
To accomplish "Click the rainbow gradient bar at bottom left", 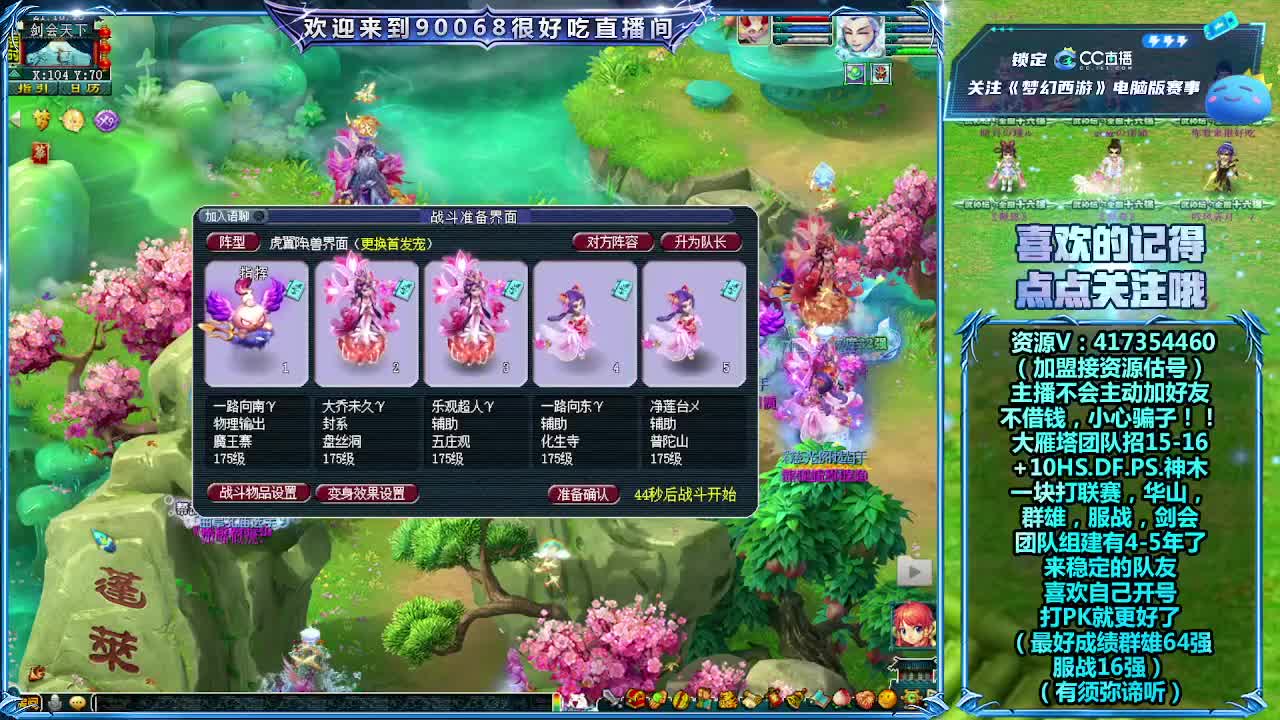I will 30,702.
